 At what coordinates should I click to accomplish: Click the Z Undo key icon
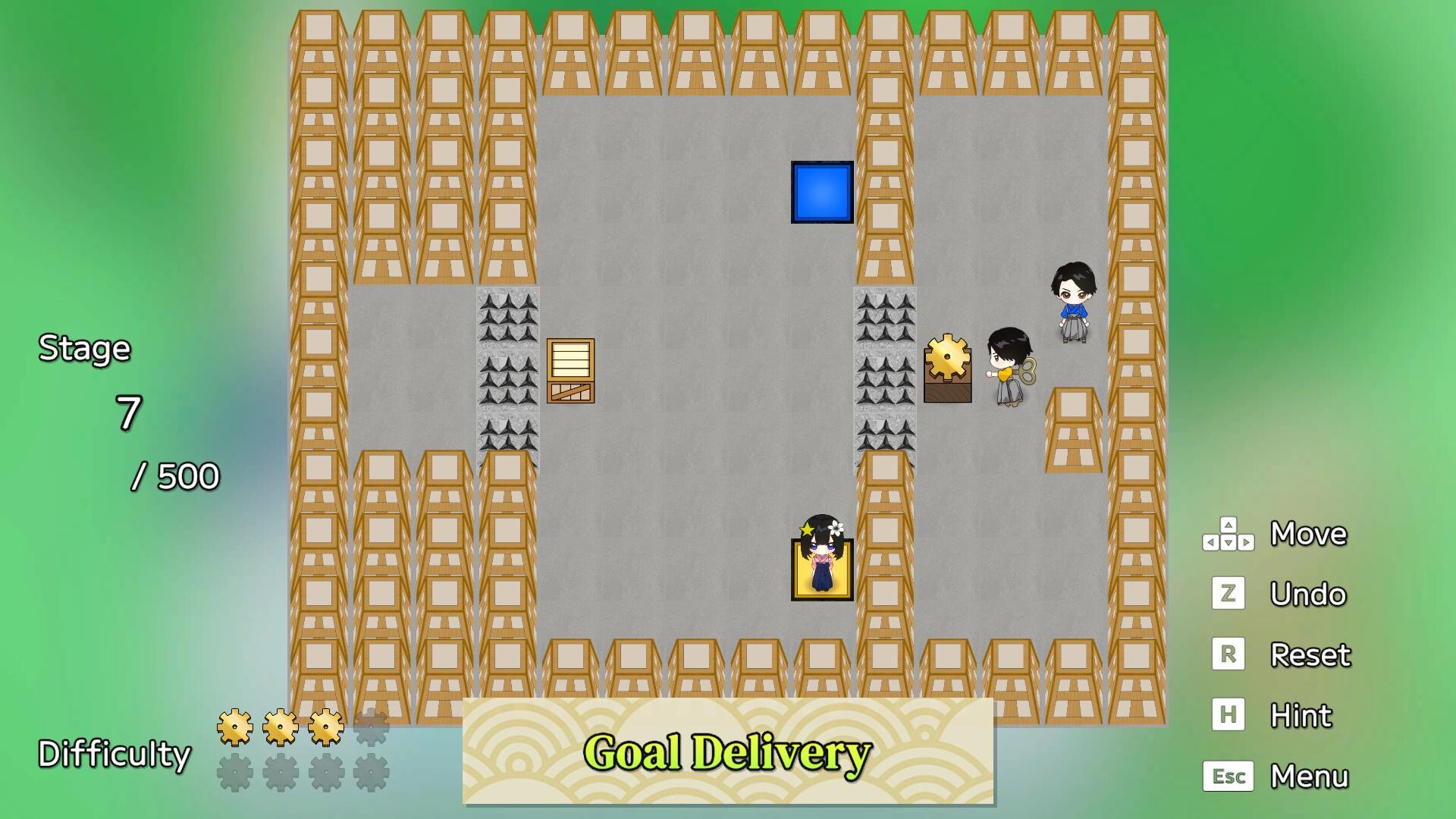click(x=1228, y=594)
